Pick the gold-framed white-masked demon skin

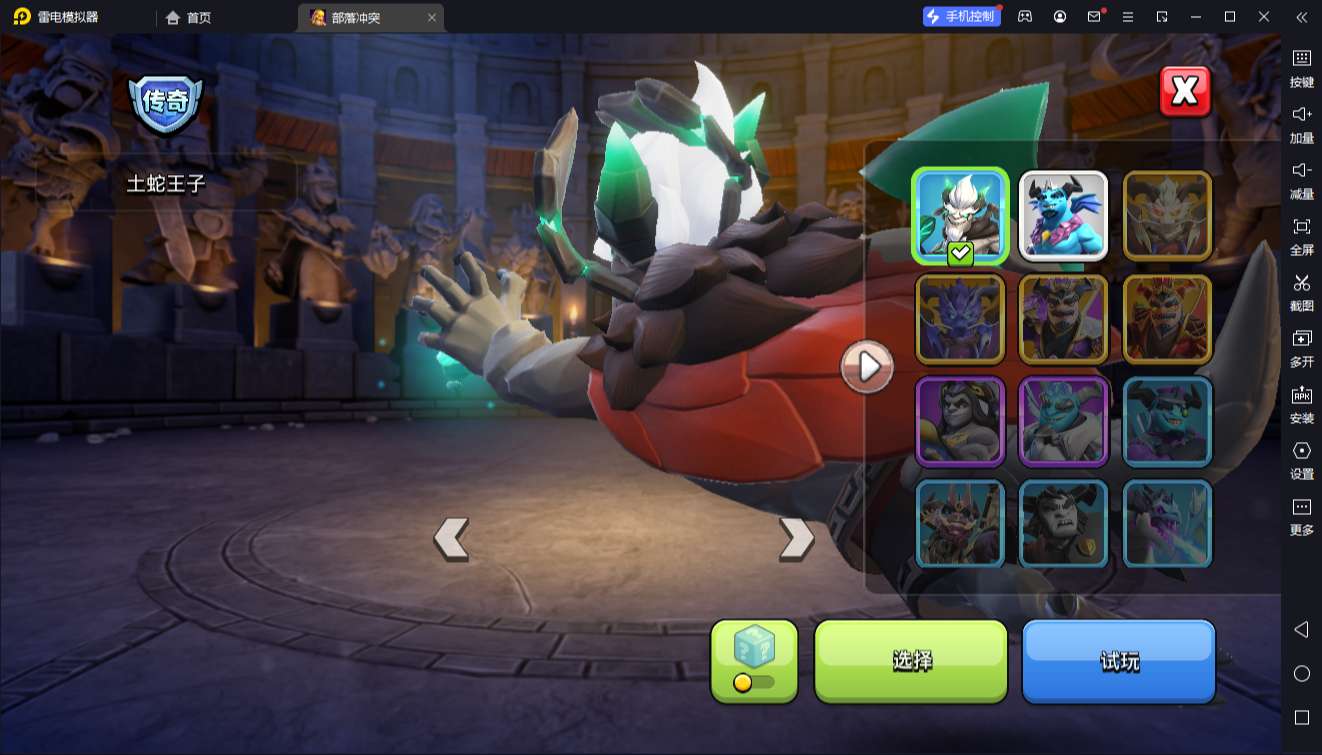point(1167,216)
